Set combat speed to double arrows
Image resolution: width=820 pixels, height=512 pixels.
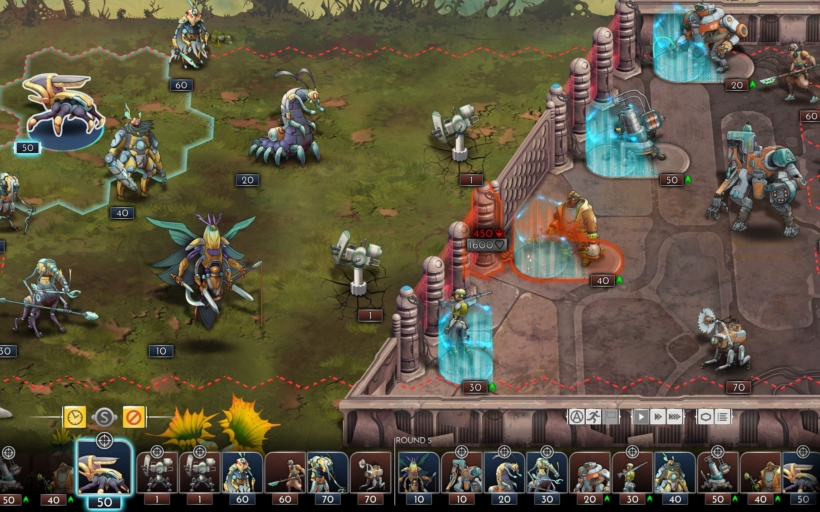click(x=658, y=416)
